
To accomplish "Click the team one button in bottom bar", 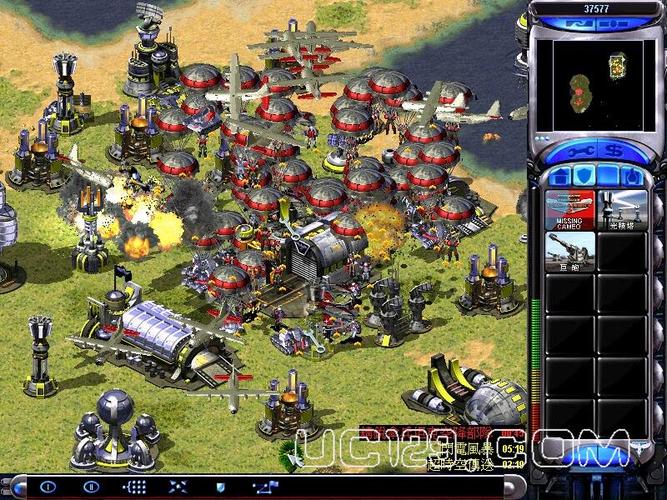I will click(49, 487).
